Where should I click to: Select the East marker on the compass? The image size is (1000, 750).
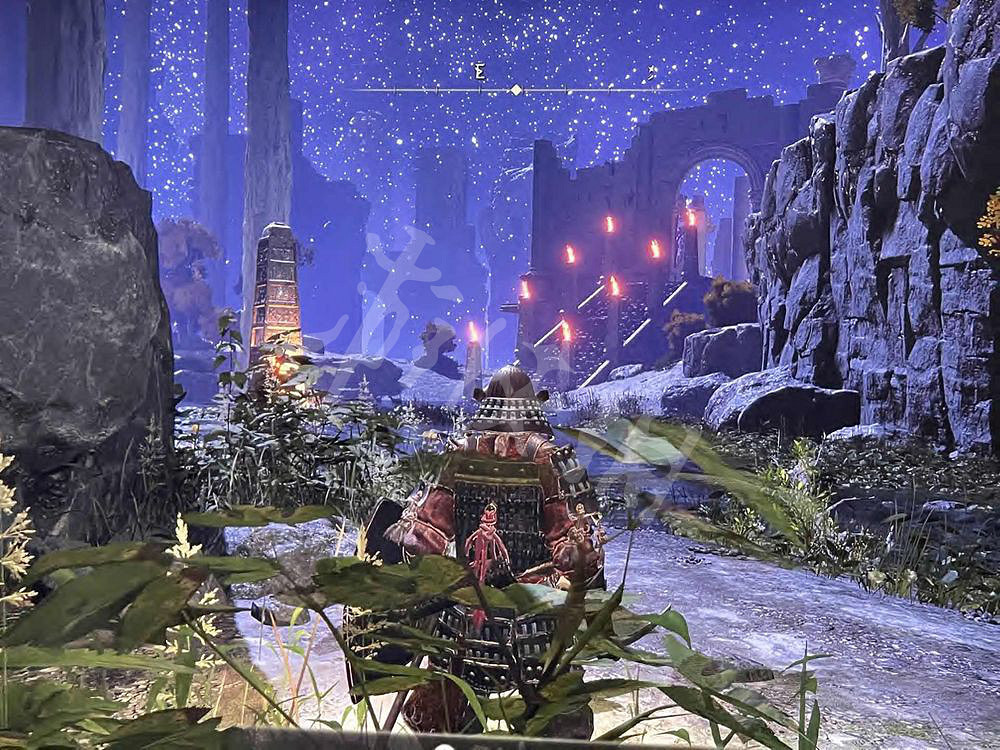(479, 71)
